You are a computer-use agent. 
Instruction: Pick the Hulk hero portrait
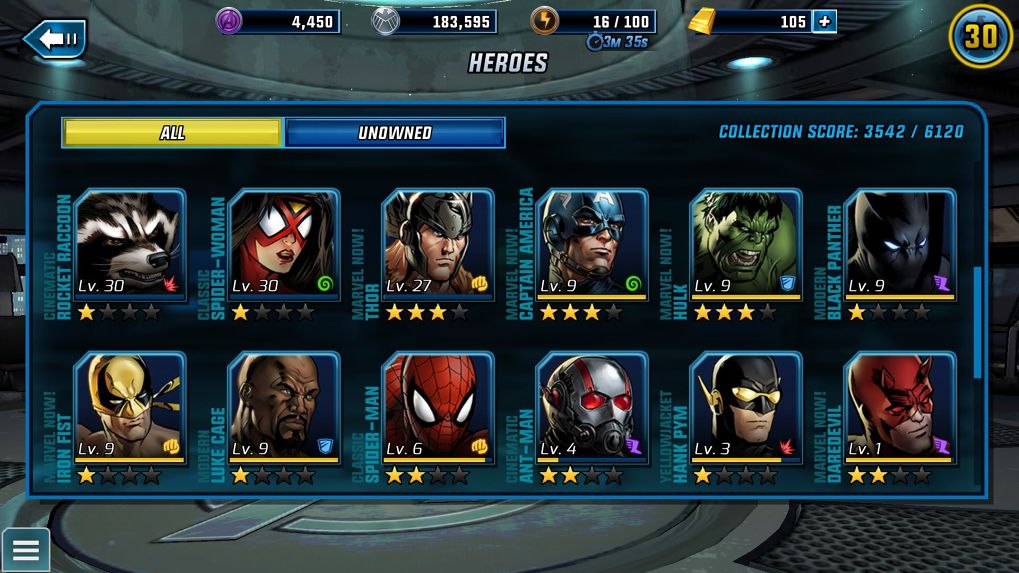click(x=746, y=246)
